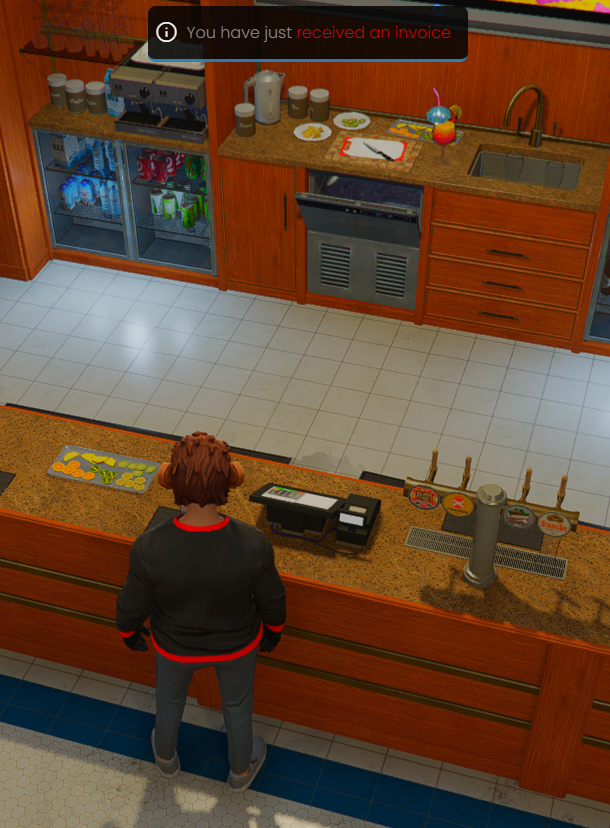The height and width of the screenshot is (828, 610).
Task: Click the received an invoice notification
Action: pyautogui.click(x=308, y=33)
